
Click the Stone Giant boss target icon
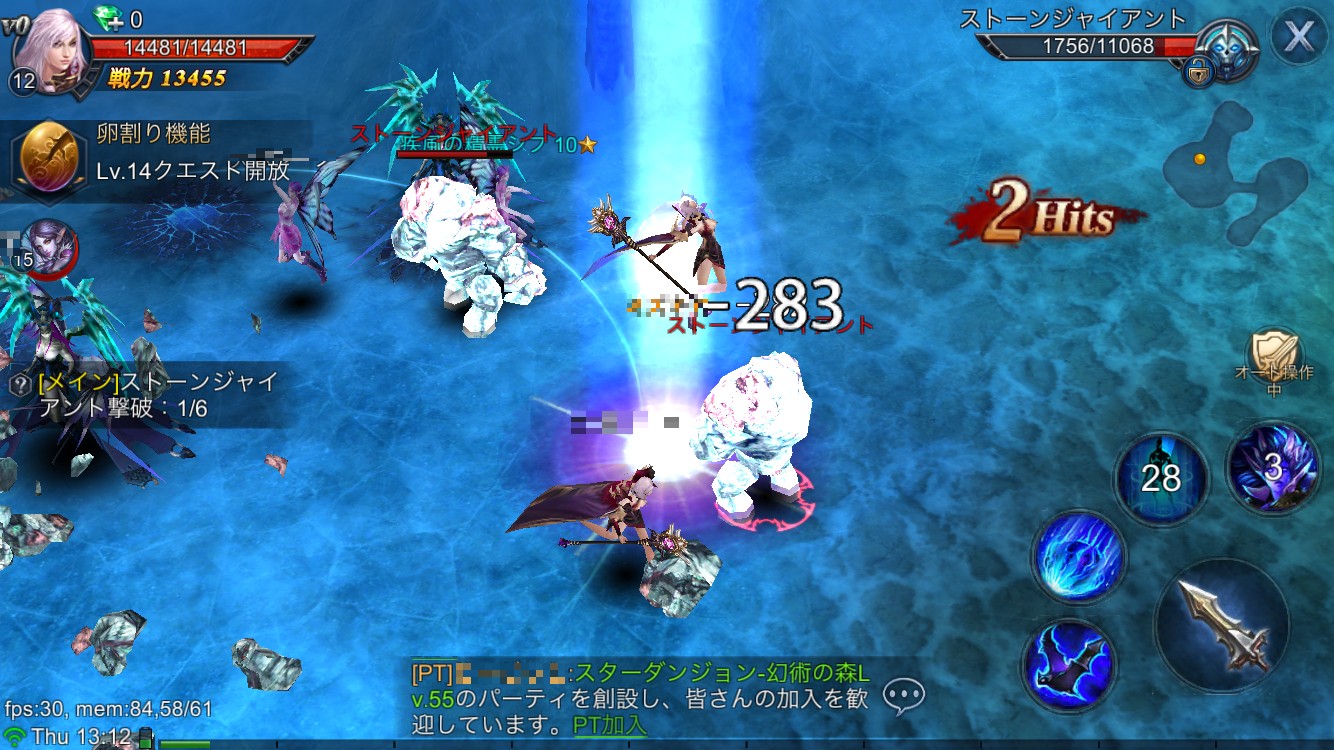[1229, 49]
